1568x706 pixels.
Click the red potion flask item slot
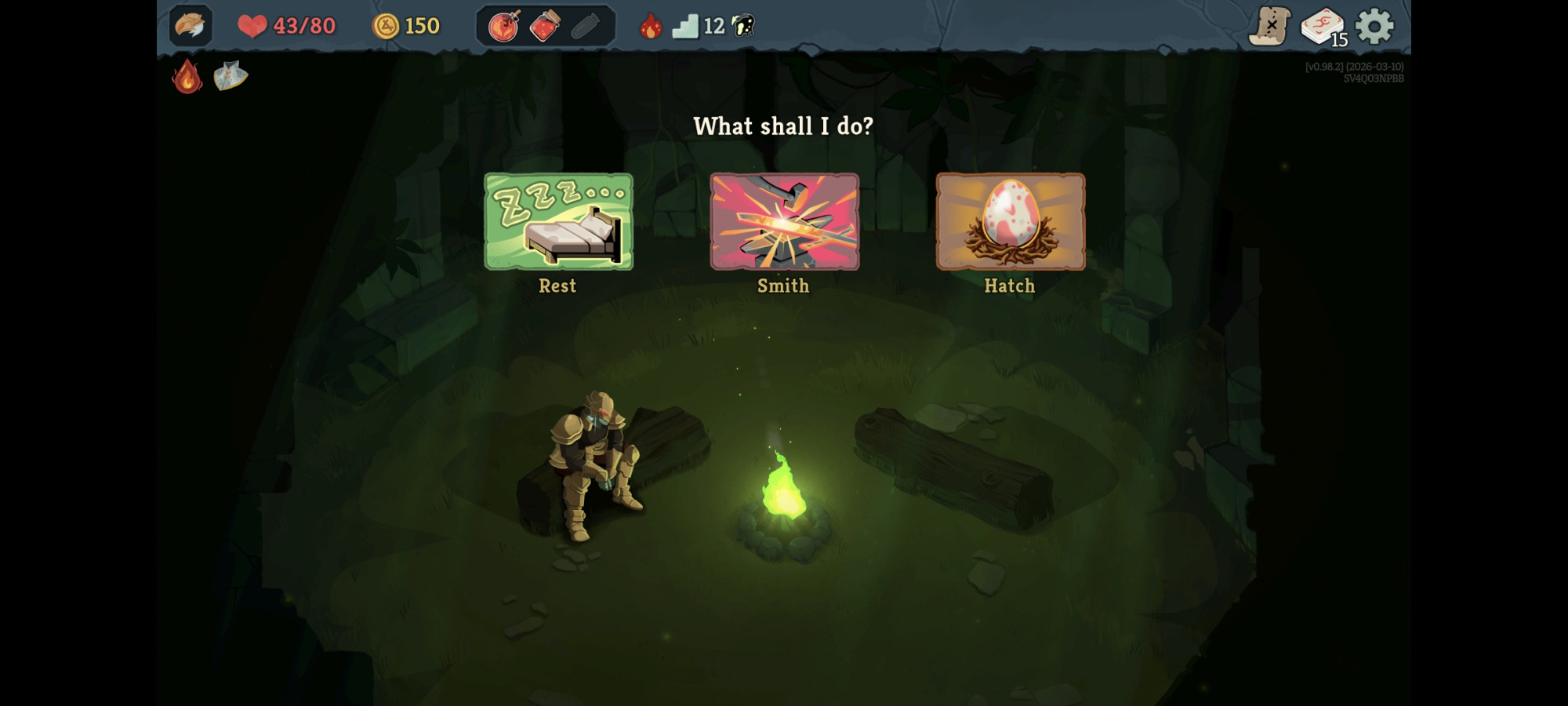(544, 26)
